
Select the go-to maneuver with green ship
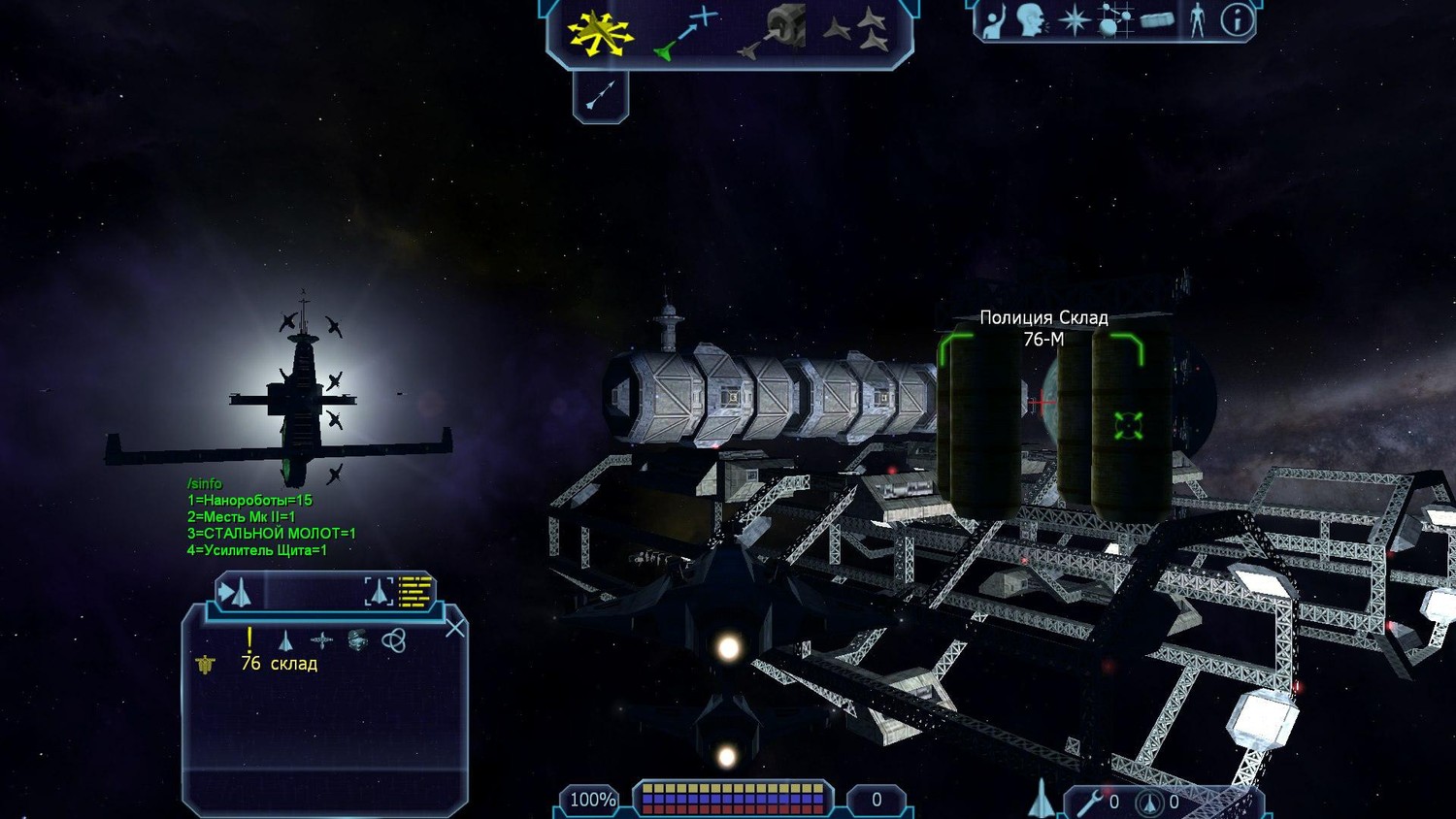point(685,32)
